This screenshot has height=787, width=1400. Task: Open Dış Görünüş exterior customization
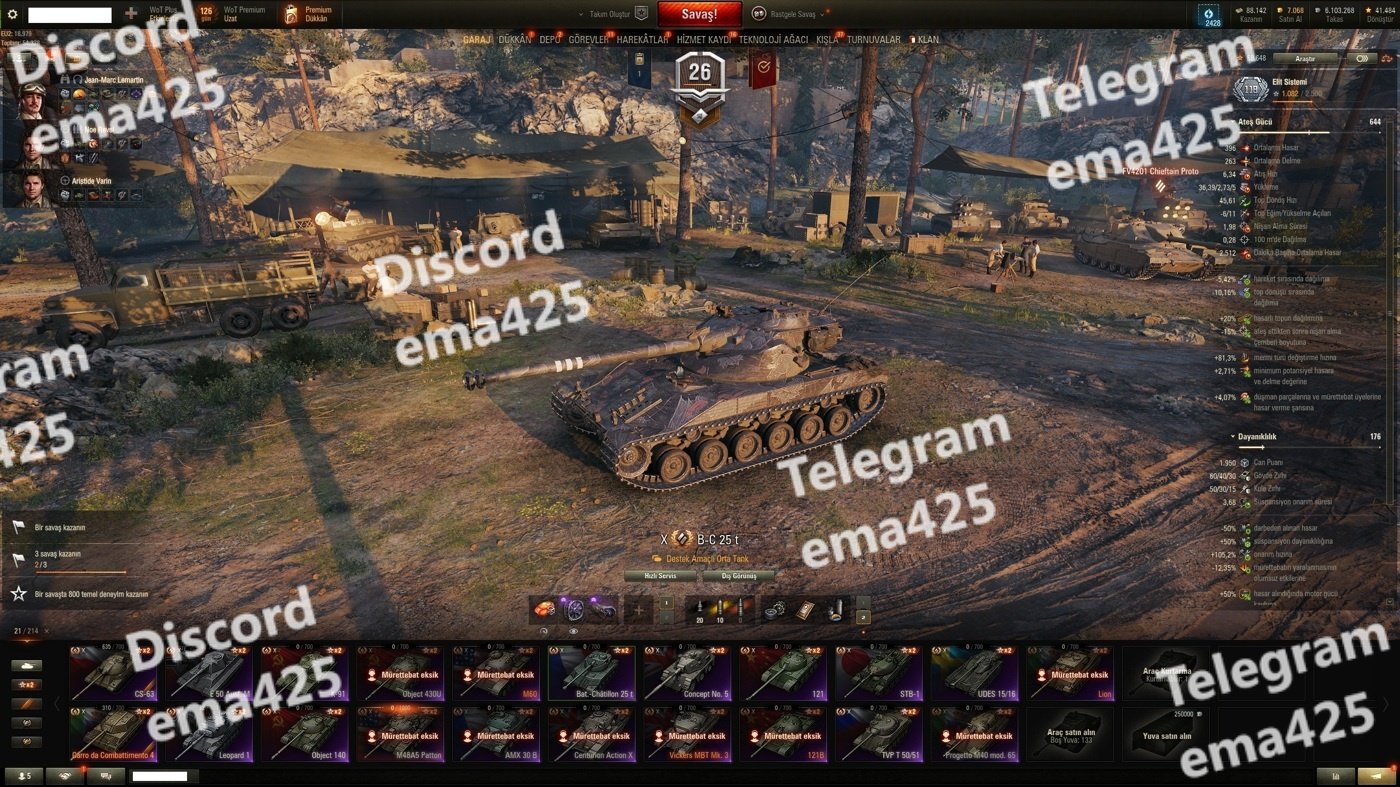739,576
